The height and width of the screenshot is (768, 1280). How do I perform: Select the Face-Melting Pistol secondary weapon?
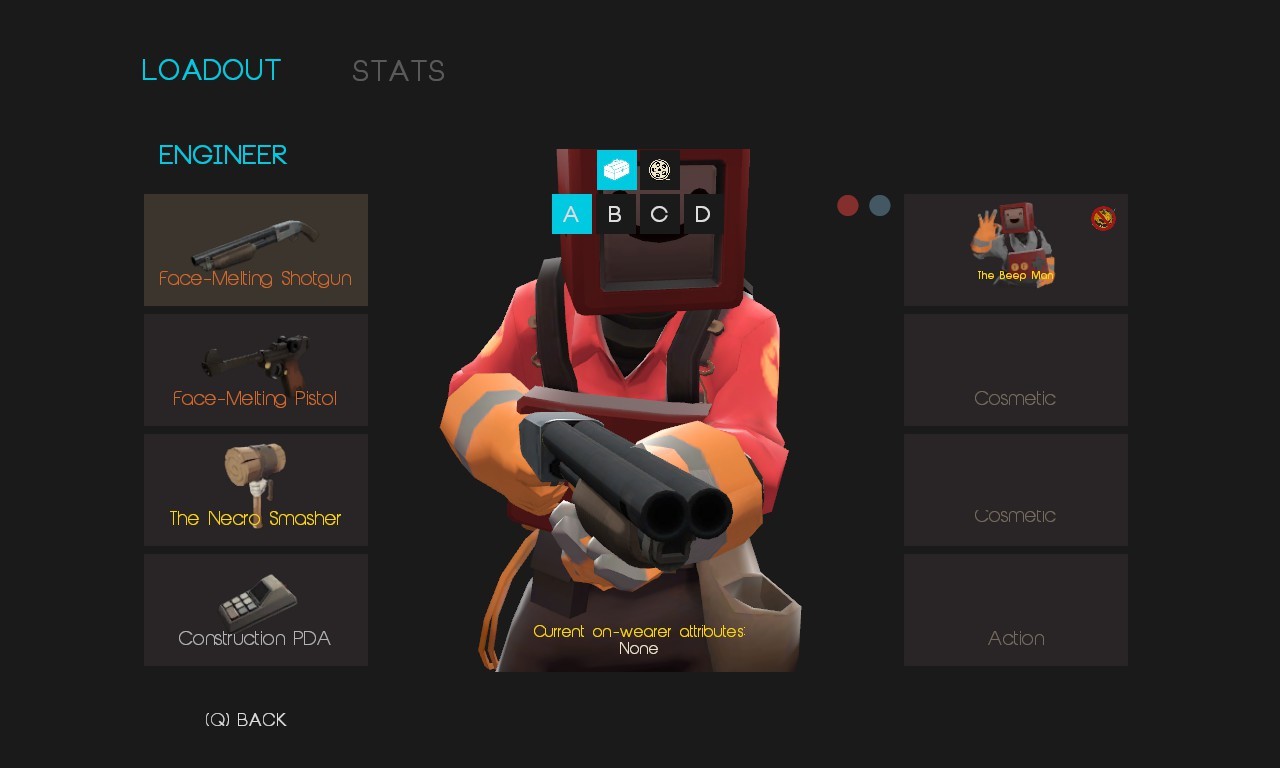point(256,369)
